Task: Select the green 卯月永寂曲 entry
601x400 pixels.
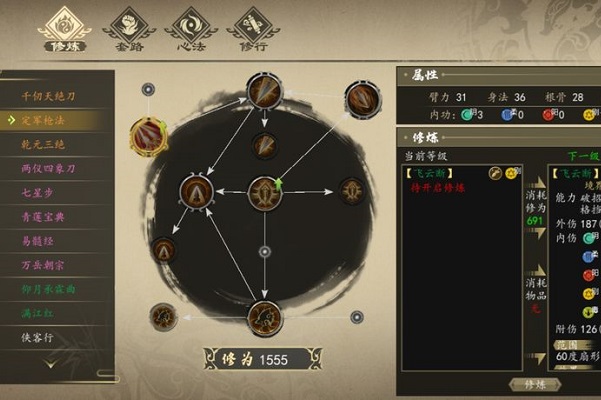Action: (50, 290)
